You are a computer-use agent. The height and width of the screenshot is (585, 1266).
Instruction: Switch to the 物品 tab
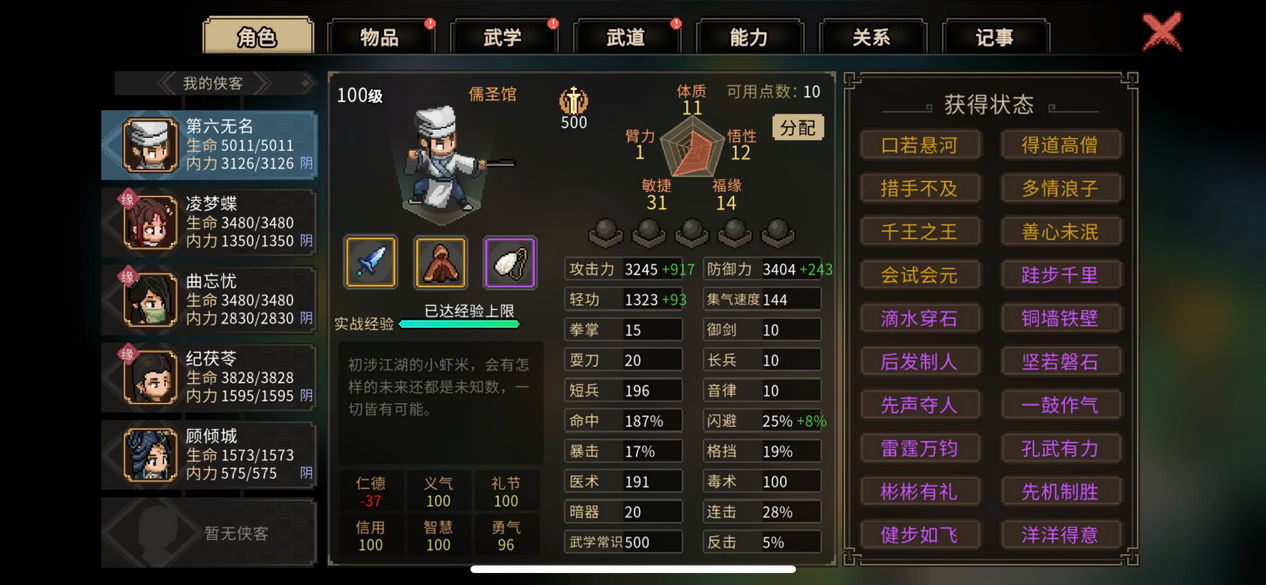click(380, 38)
